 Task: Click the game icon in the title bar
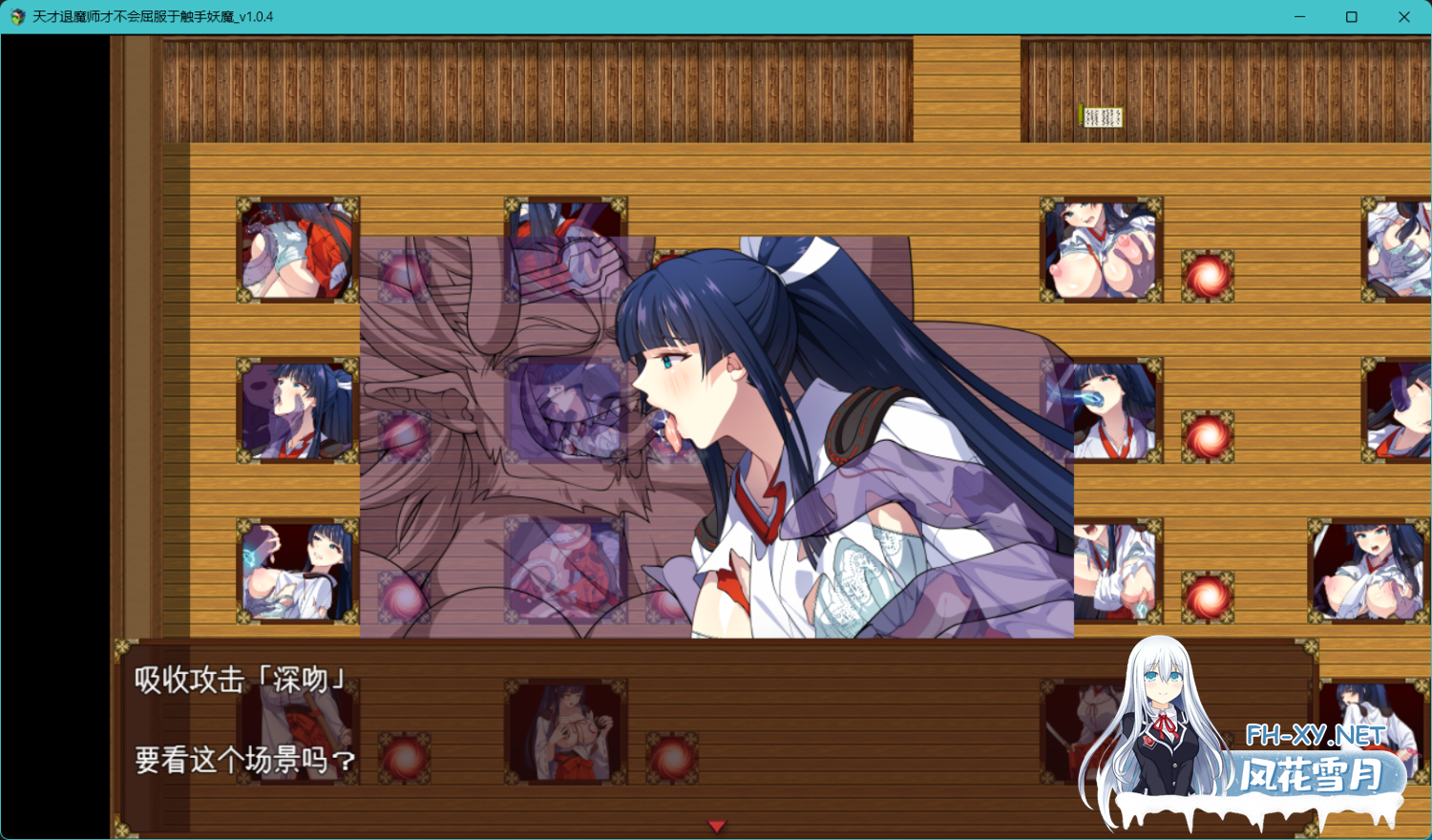[16, 16]
